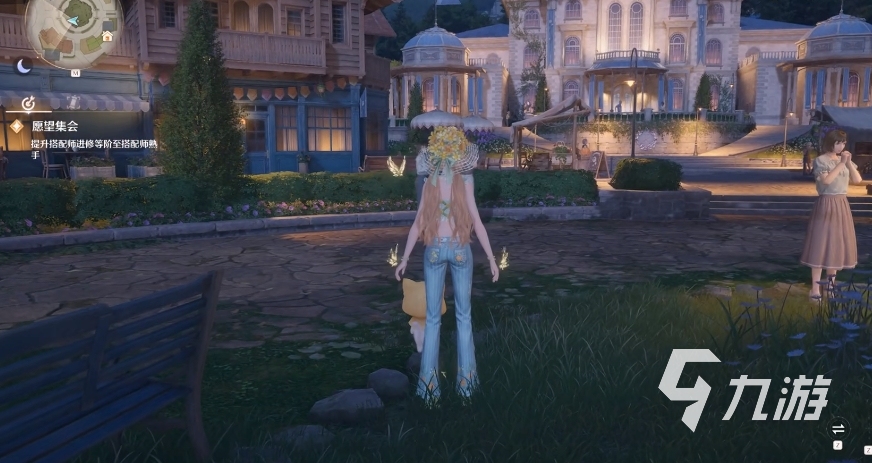Select the target quest tracker tab
The height and width of the screenshot is (463, 872).
click(28, 102)
